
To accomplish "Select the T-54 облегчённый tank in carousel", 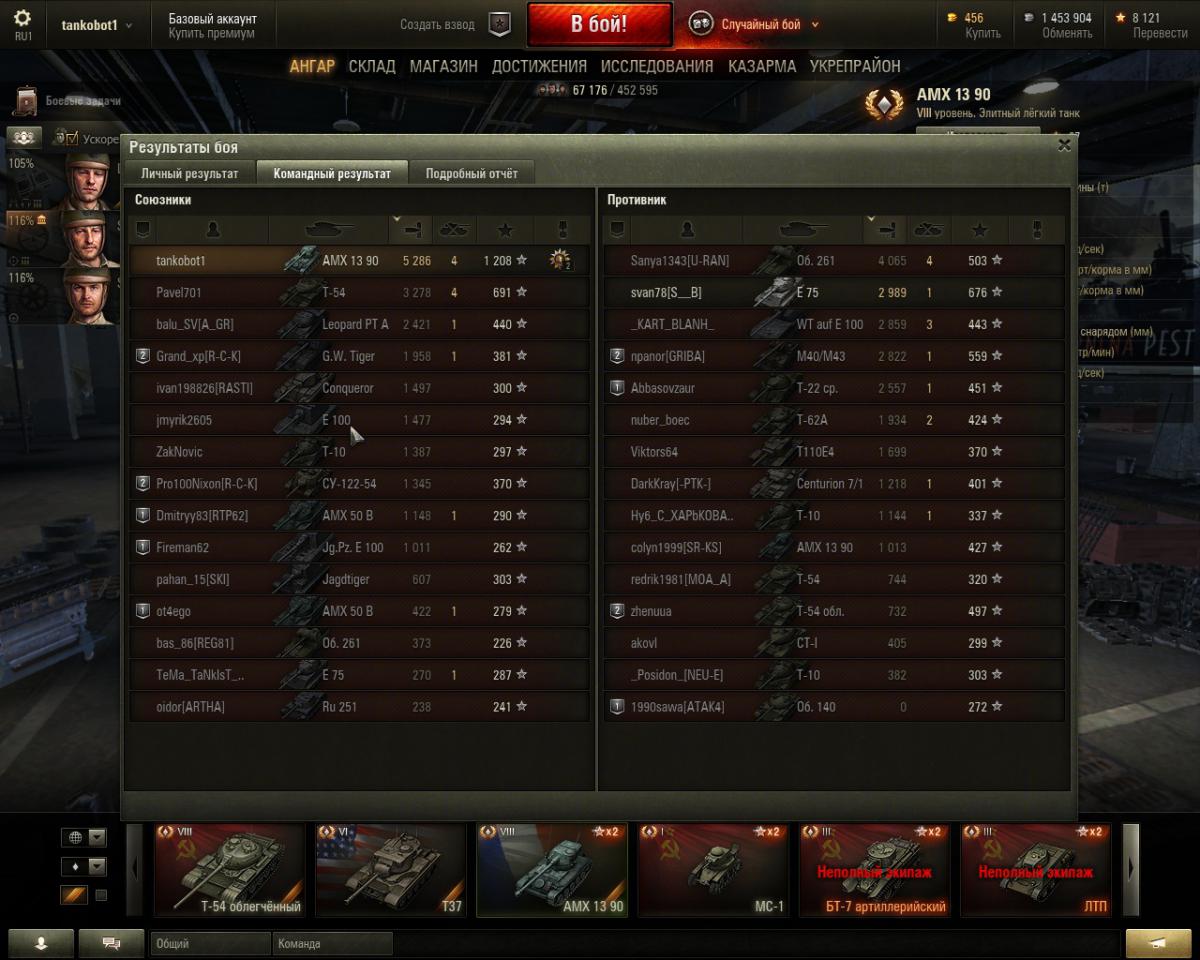I will click(x=229, y=869).
